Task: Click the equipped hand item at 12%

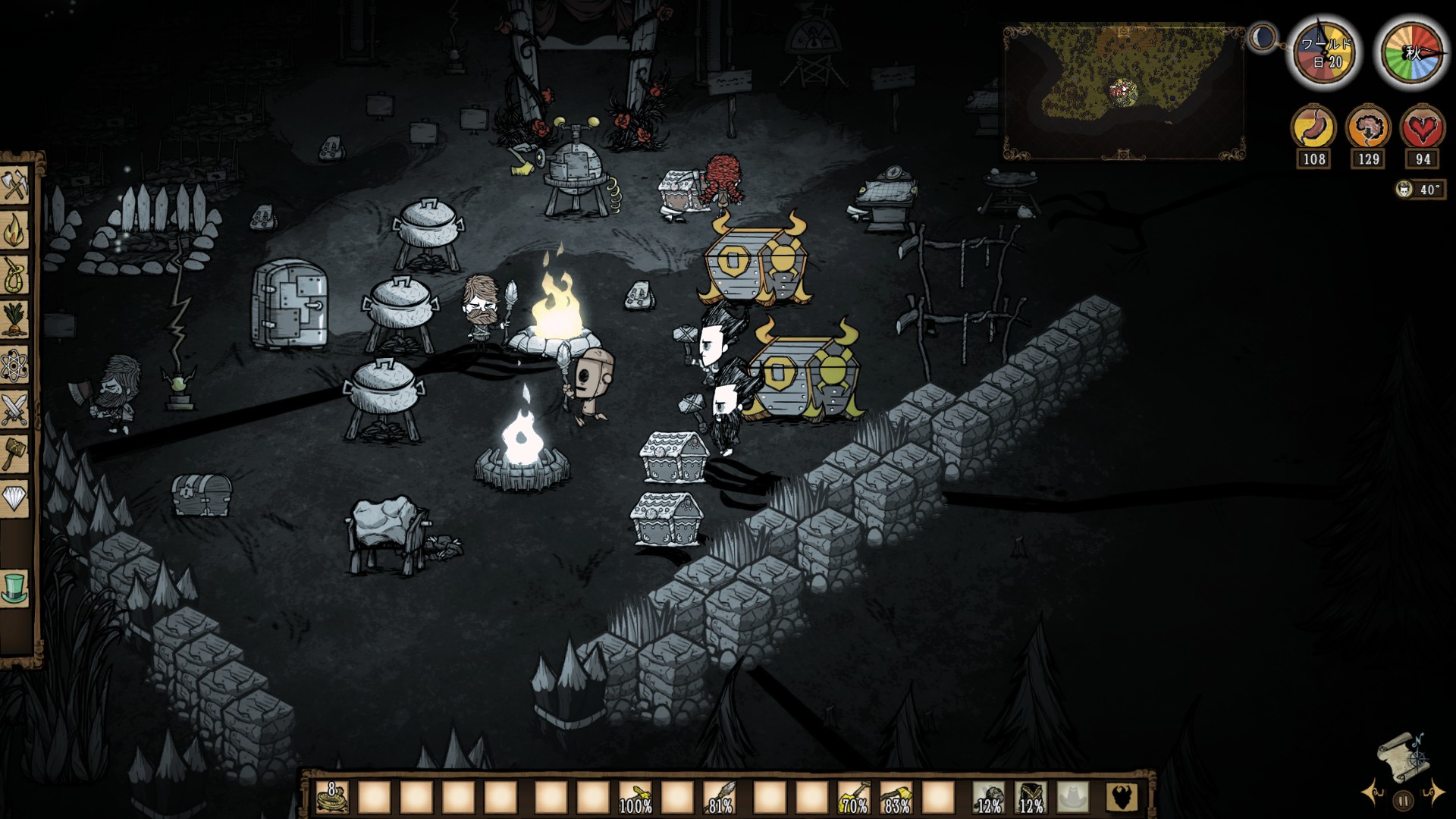Action: click(x=989, y=798)
